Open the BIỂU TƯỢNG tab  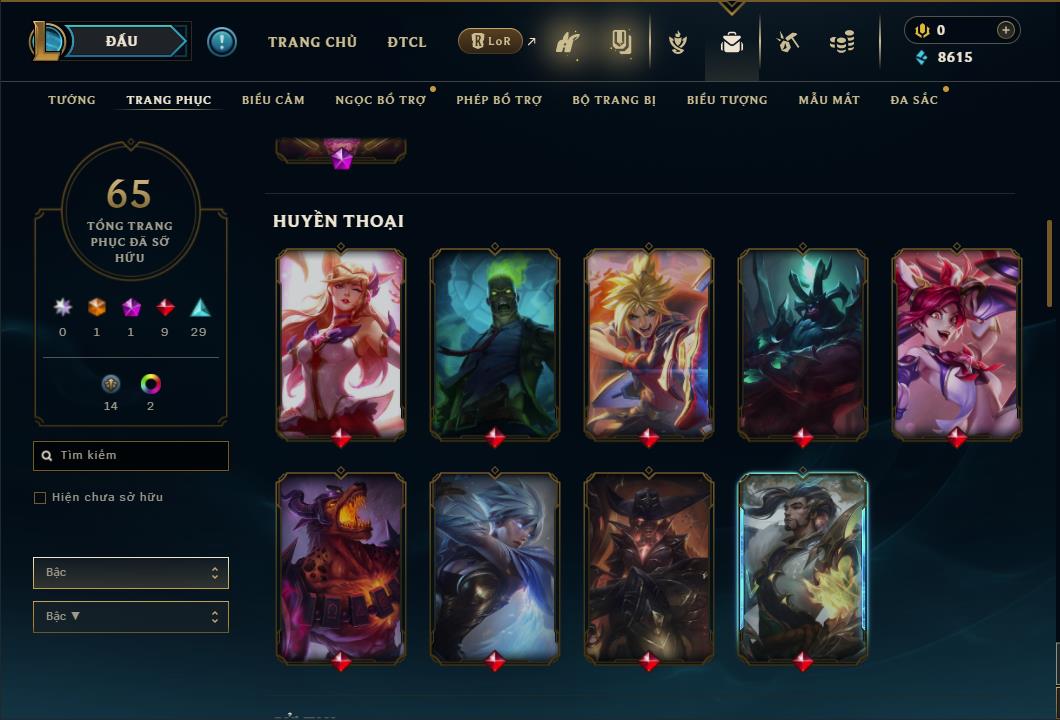coord(727,100)
